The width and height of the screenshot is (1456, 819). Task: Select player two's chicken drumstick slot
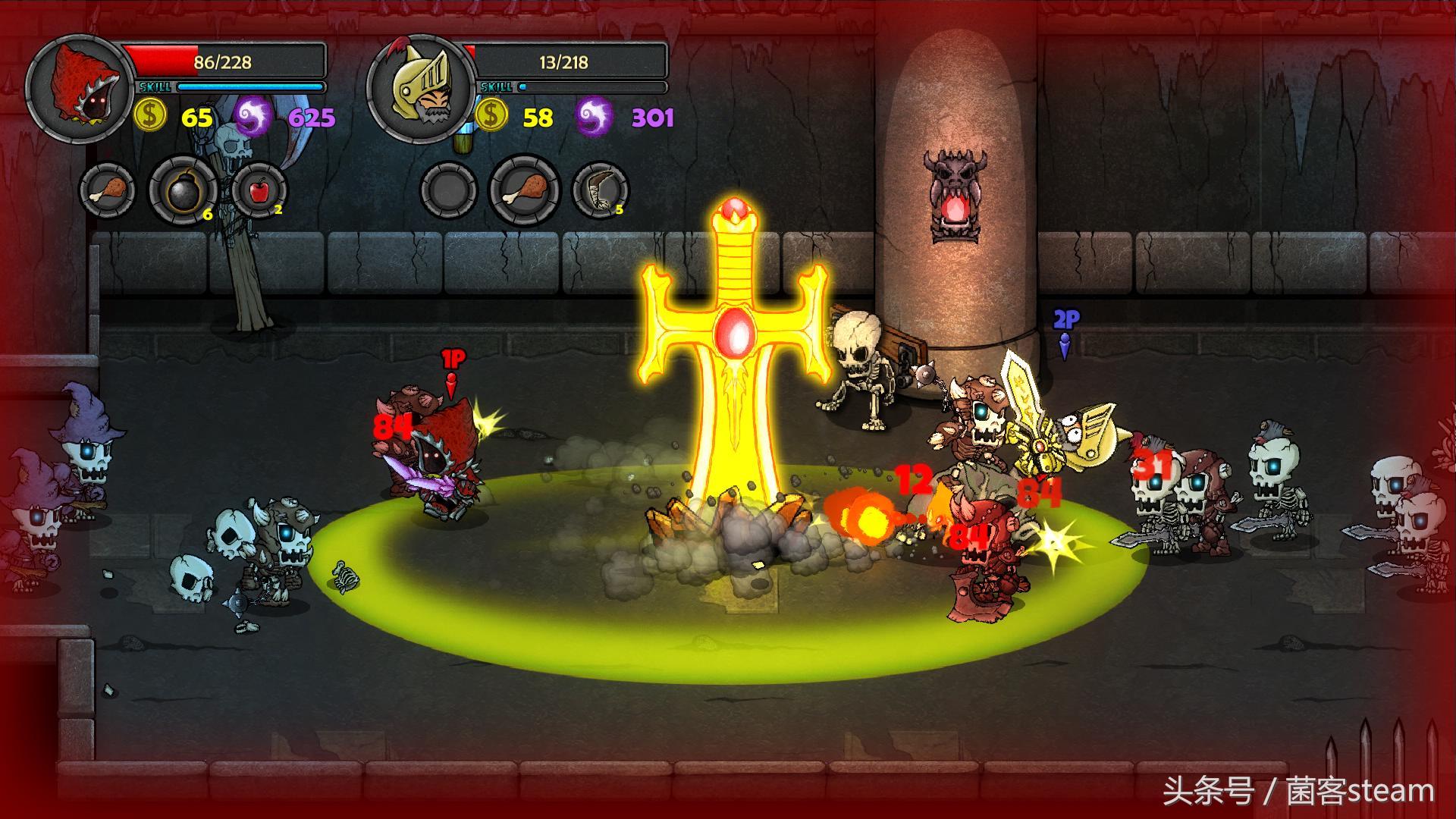click(x=525, y=190)
